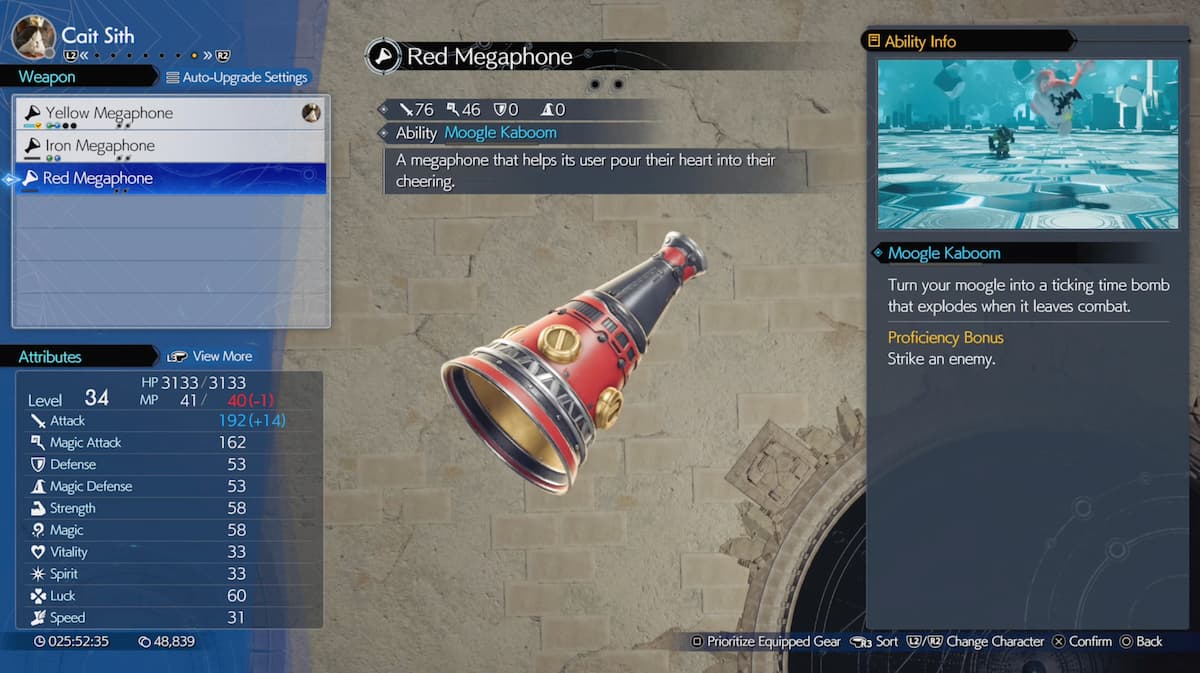Image resolution: width=1200 pixels, height=673 pixels.
Task: Click Cait Sith's character portrait
Action: 33,37
